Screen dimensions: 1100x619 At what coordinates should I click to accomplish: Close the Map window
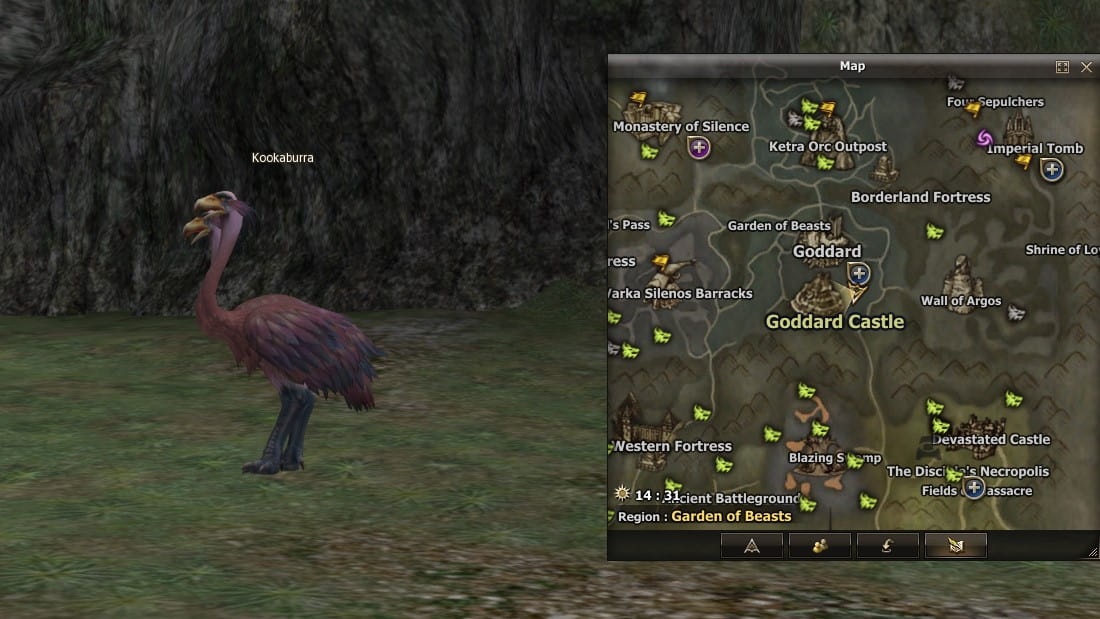(x=1086, y=67)
